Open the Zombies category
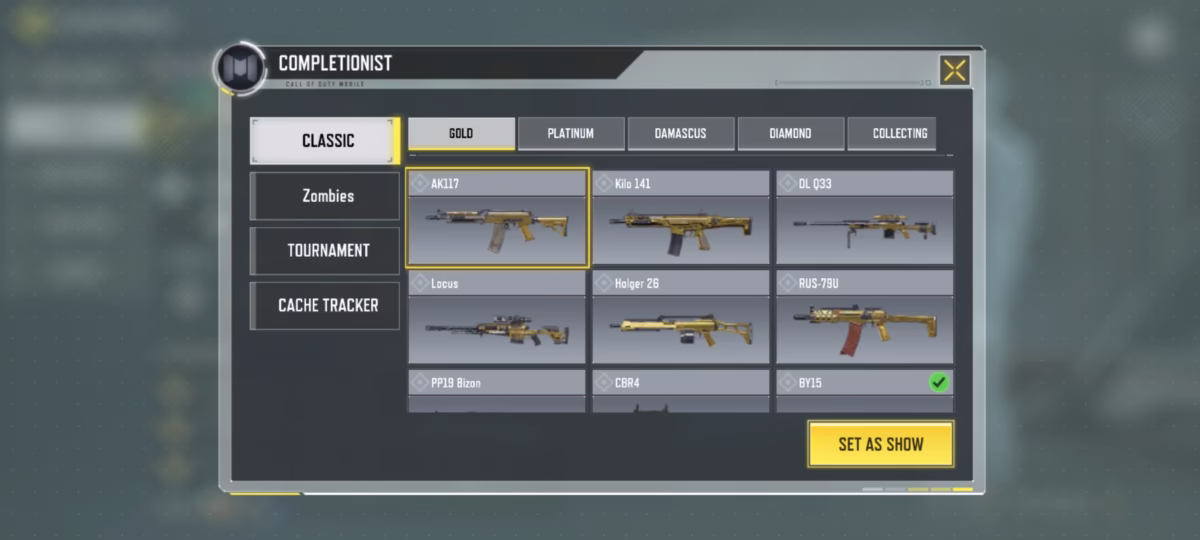Viewport: 1200px width, 540px height. point(326,196)
